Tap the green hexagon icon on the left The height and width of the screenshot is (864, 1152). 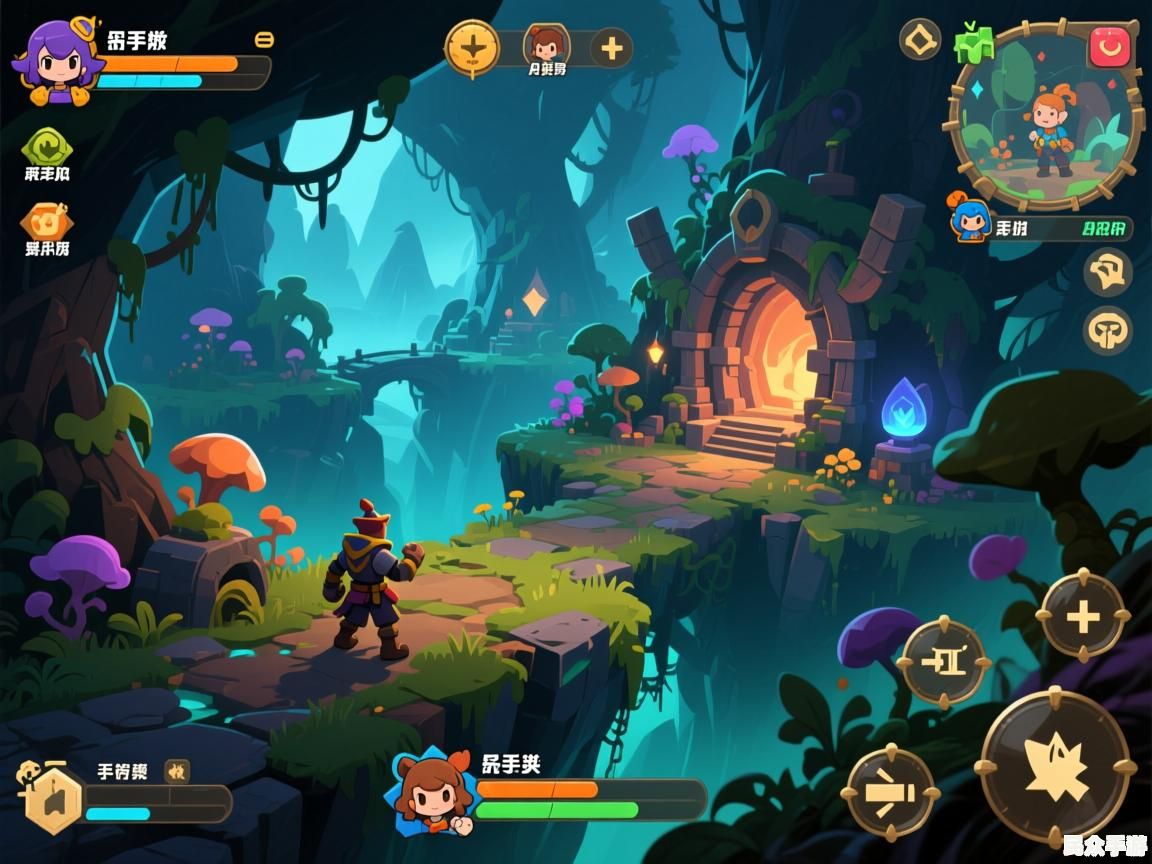46,148
